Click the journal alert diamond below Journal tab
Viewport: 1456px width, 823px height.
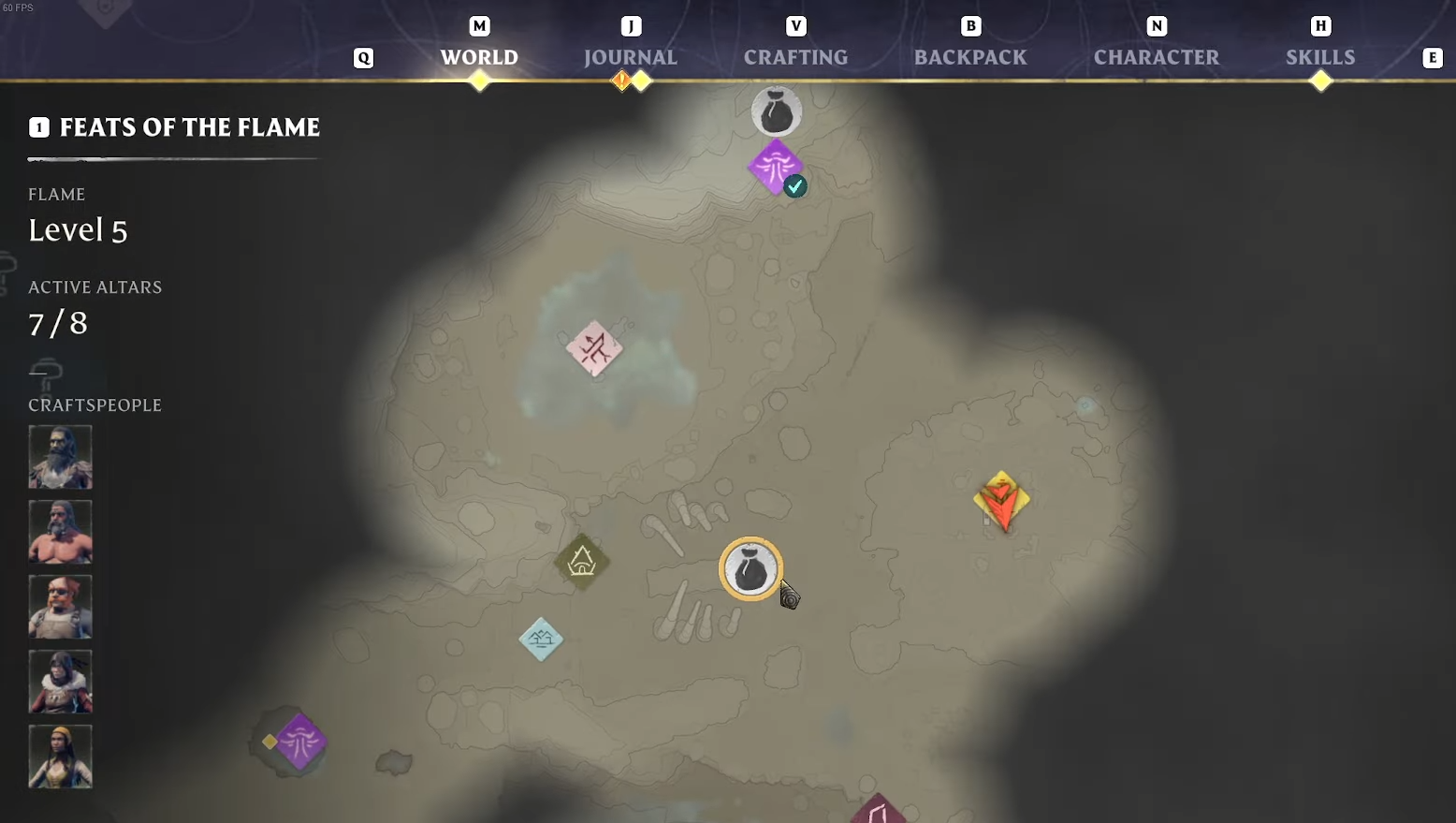pyautogui.click(x=622, y=81)
